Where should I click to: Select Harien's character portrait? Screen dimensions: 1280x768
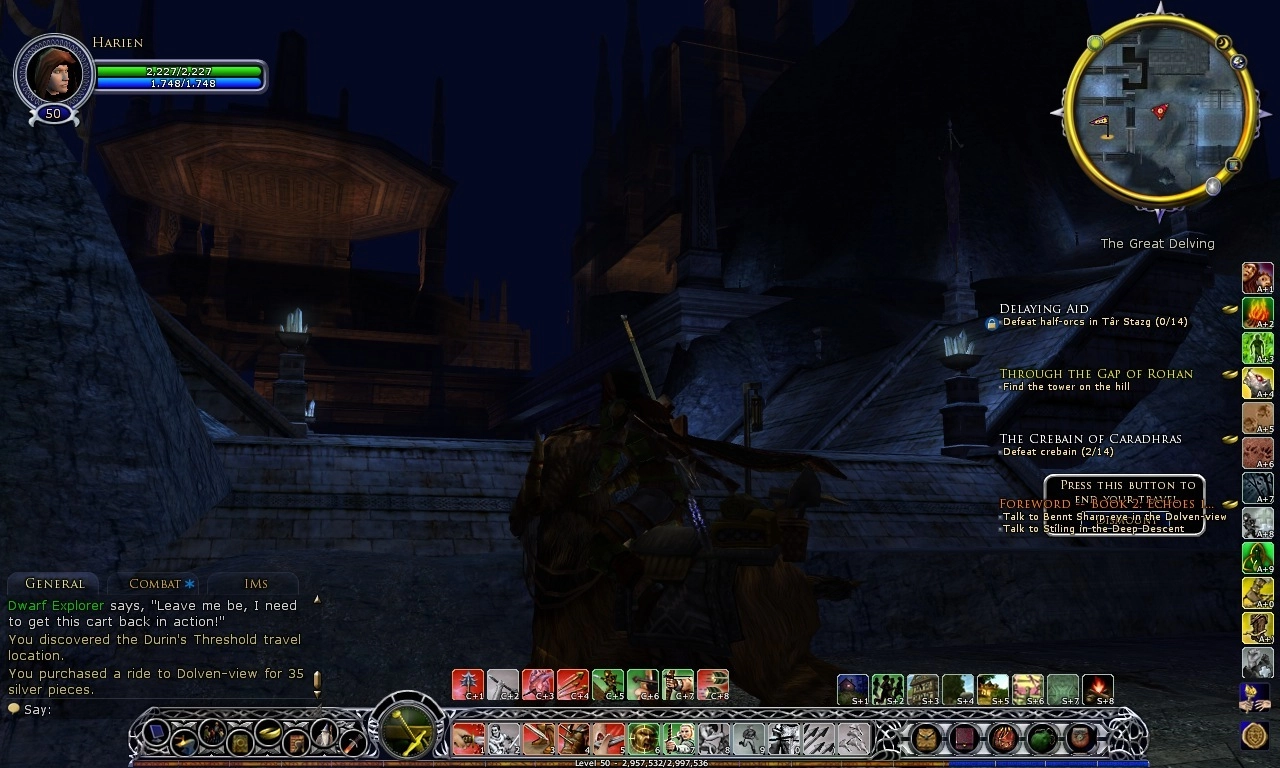click(54, 72)
